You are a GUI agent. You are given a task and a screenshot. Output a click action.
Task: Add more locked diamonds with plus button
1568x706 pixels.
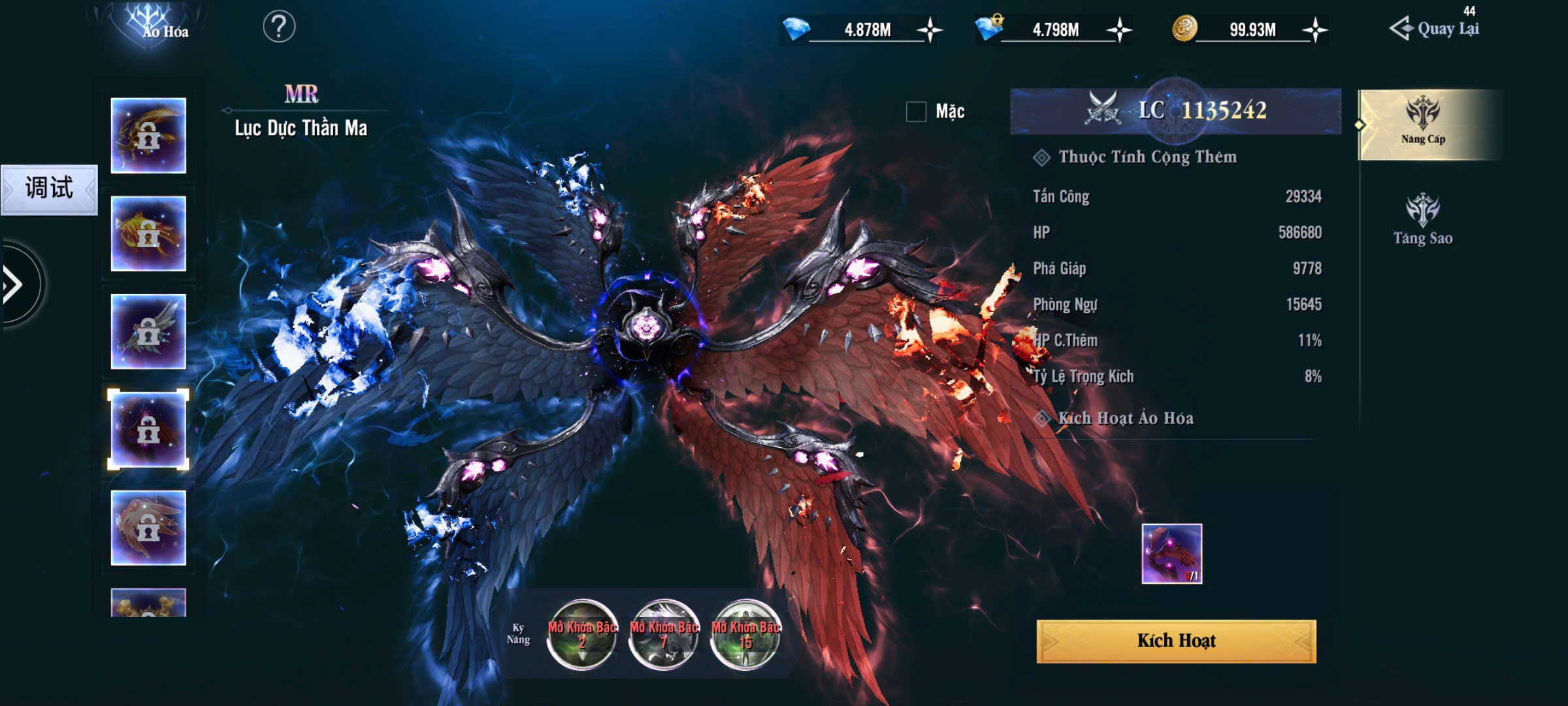point(1119,30)
